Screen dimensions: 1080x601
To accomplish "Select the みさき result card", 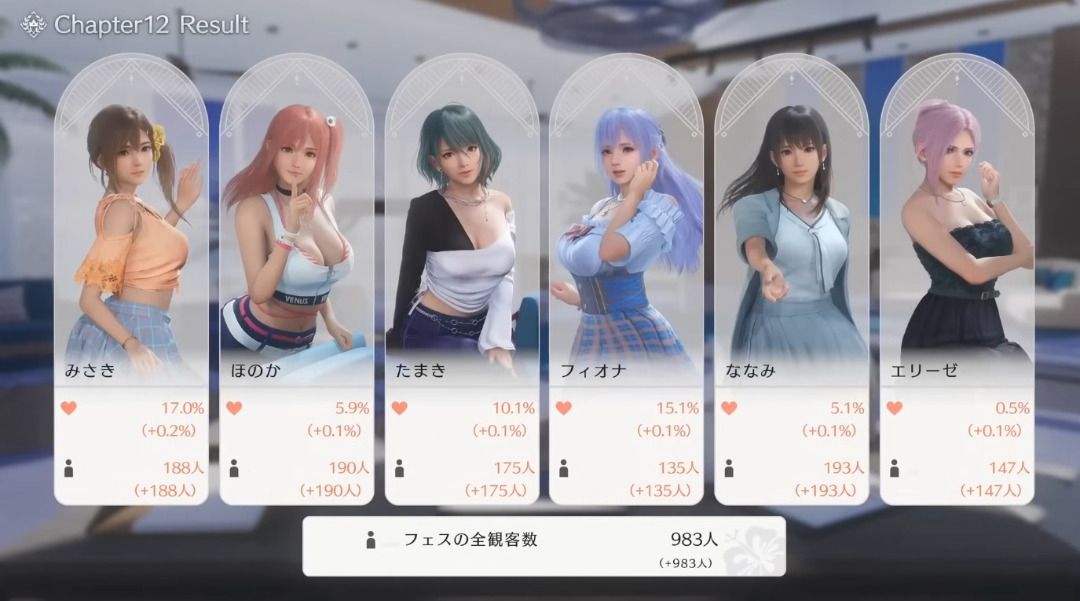I will point(131,280).
